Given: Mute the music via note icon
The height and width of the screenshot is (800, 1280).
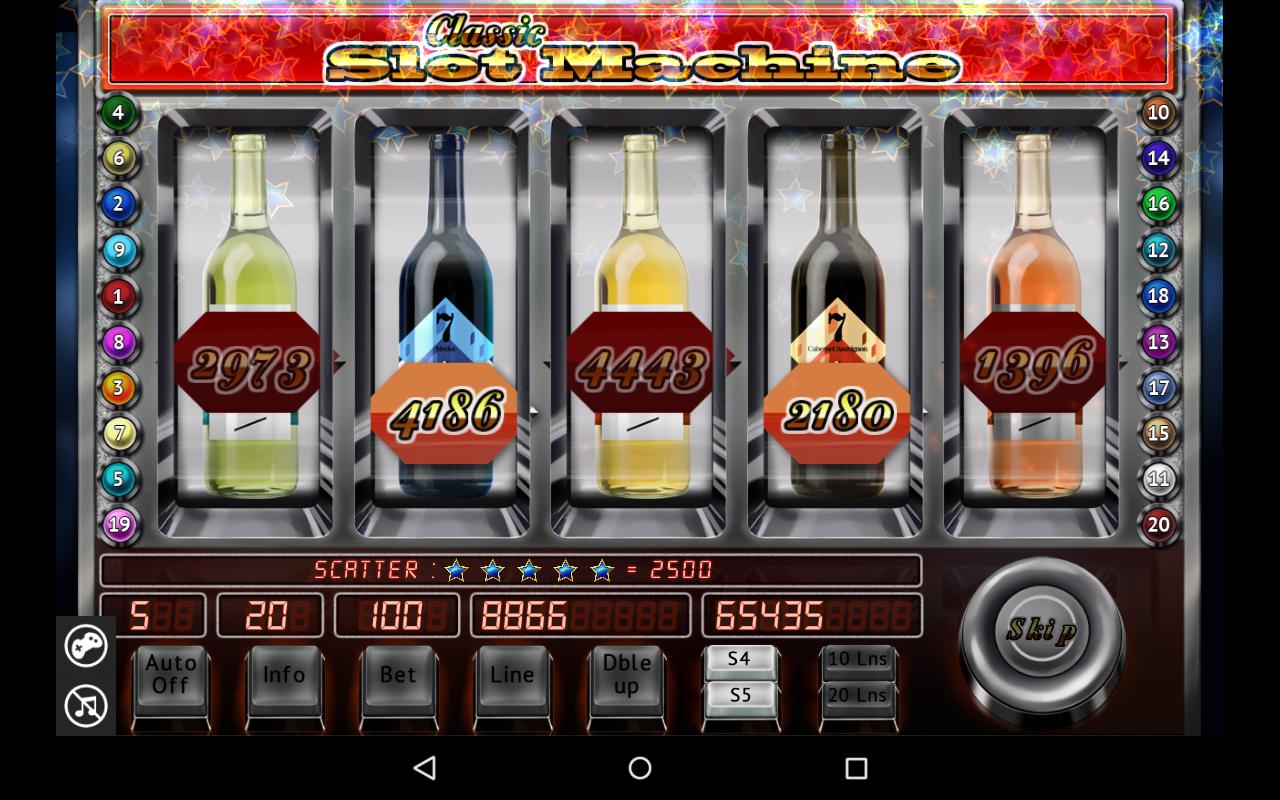Looking at the screenshot, I should [x=86, y=706].
